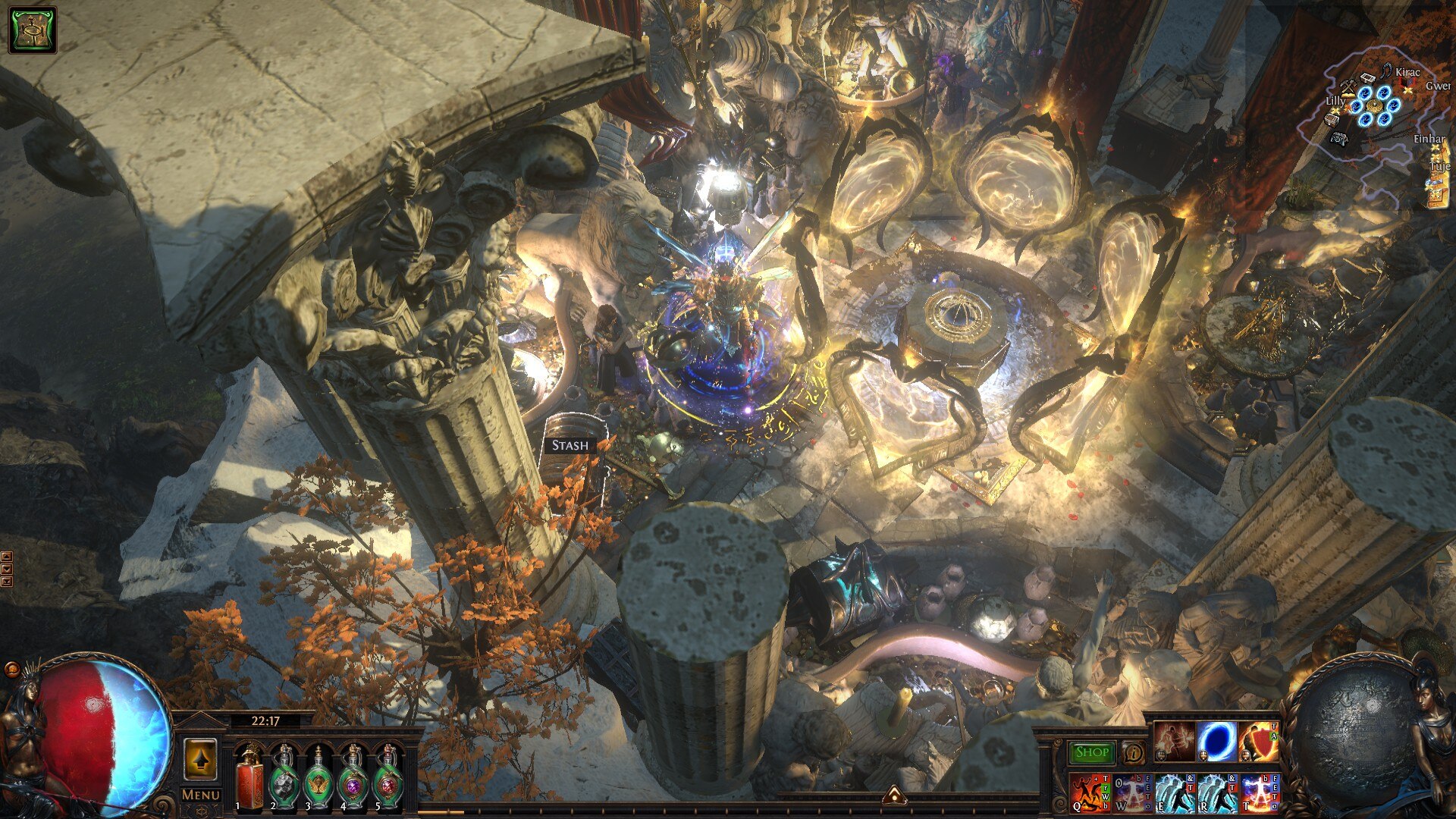Select the fiery skill bound to Q
Screen dimensions: 1456x819
click(x=1090, y=792)
